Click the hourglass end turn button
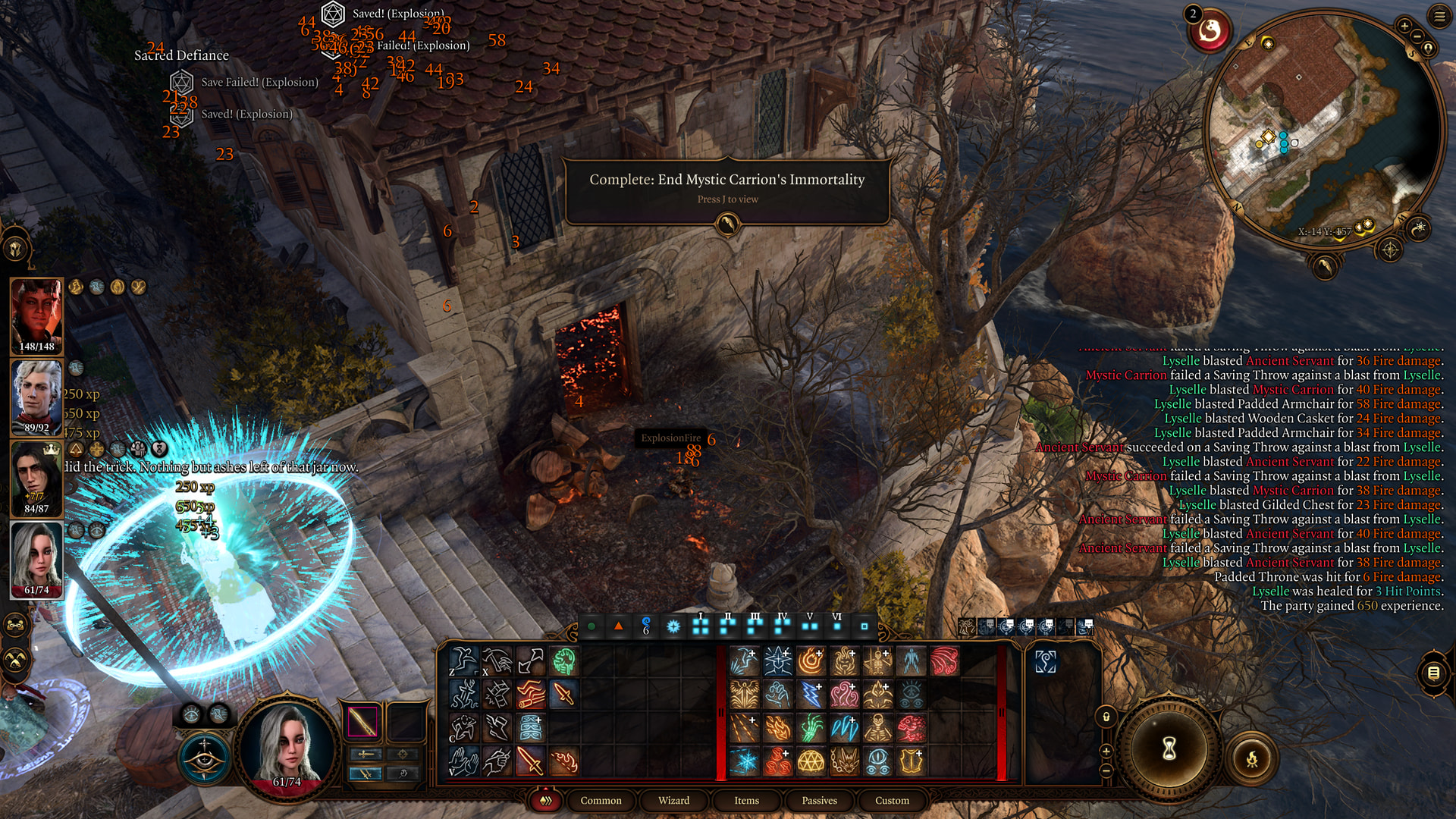Viewport: 1456px width, 819px height. [1169, 749]
